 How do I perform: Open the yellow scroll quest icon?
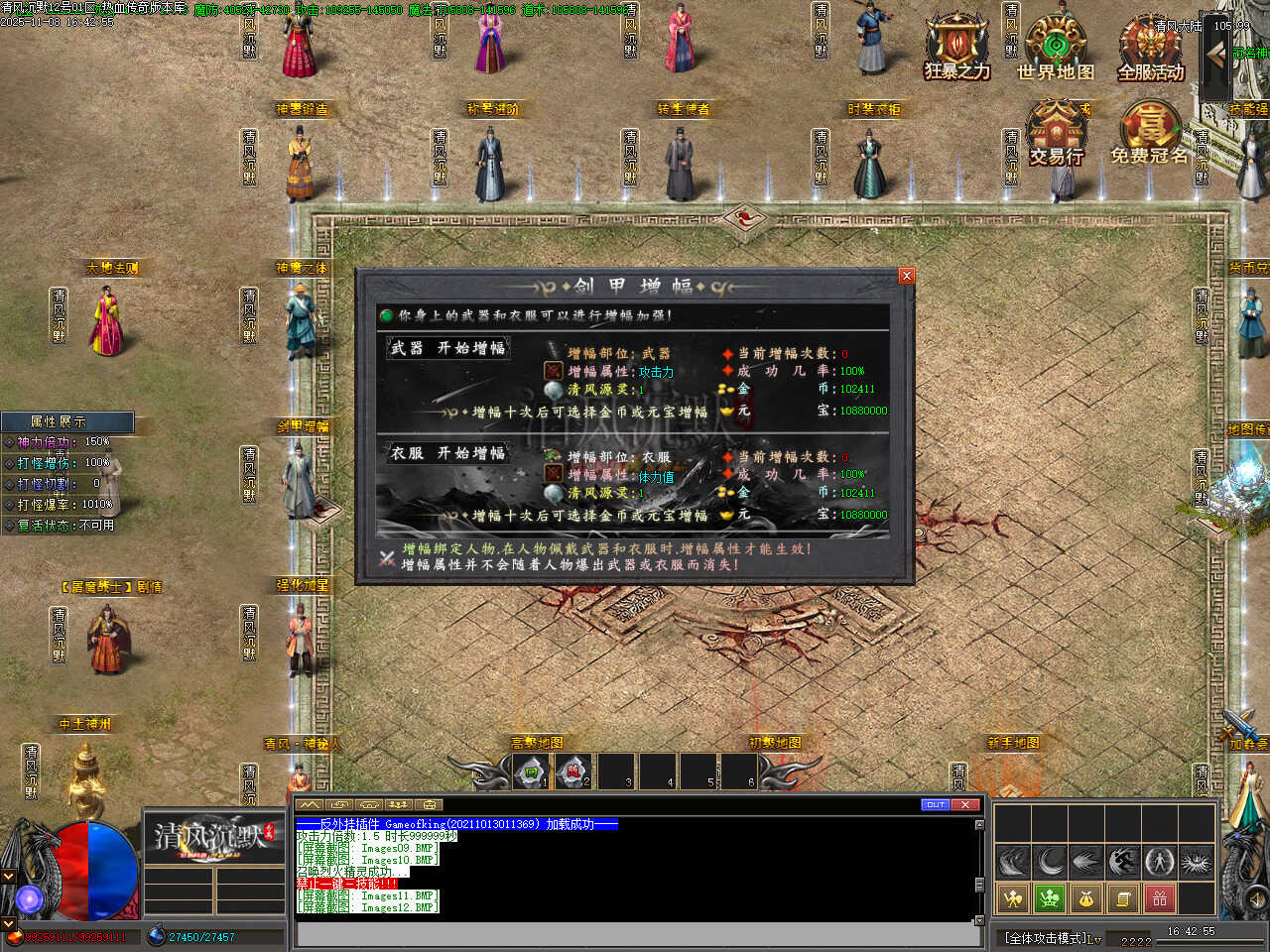pyautogui.click(x=1123, y=898)
